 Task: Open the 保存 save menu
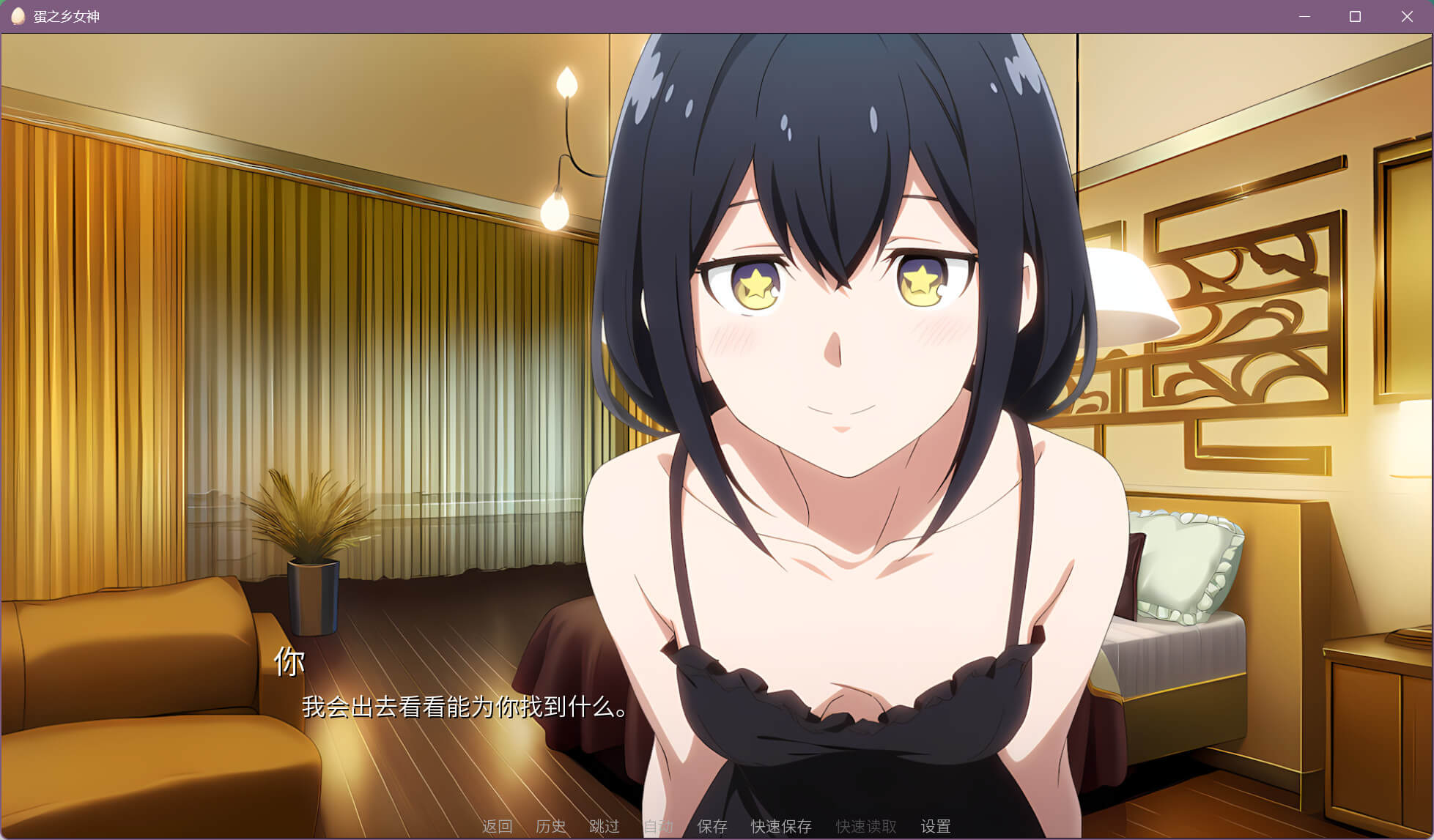[712, 826]
